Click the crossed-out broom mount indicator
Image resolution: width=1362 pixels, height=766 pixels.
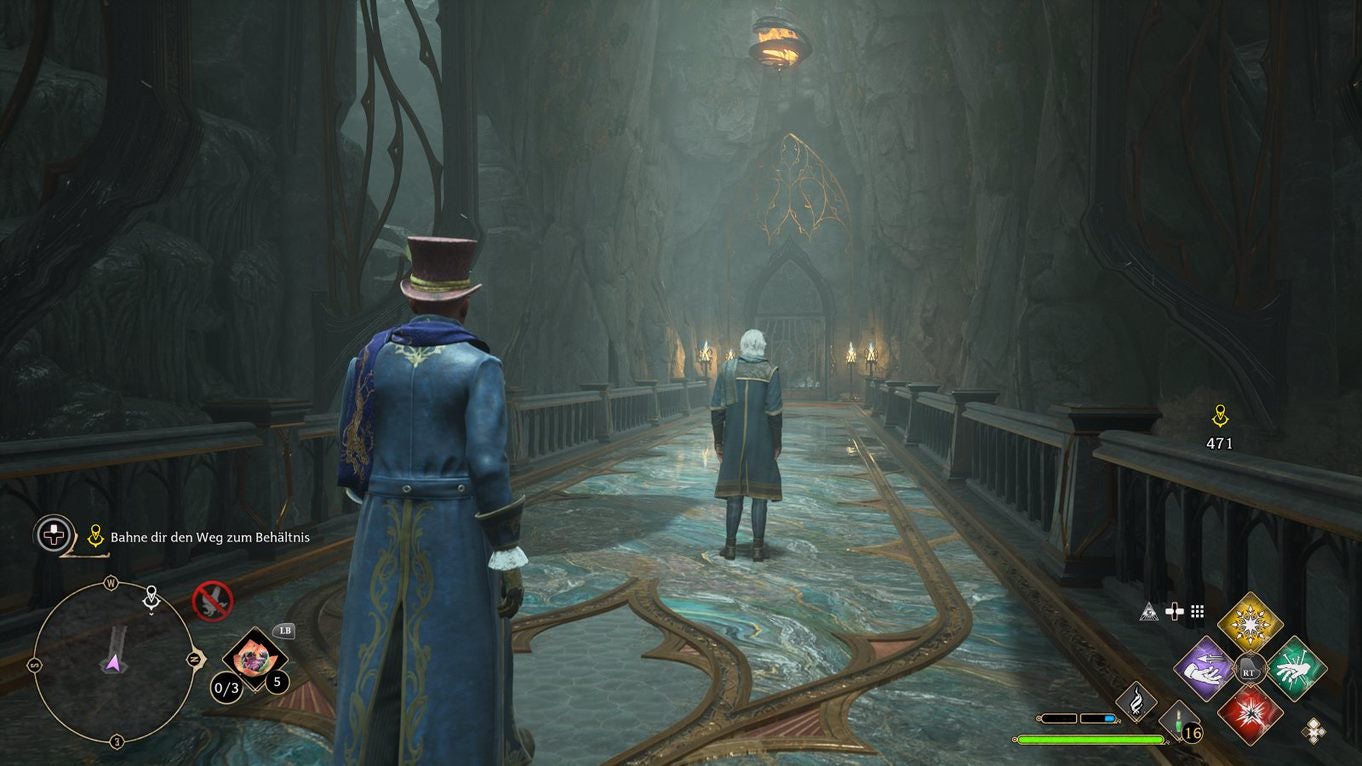click(212, 602)
